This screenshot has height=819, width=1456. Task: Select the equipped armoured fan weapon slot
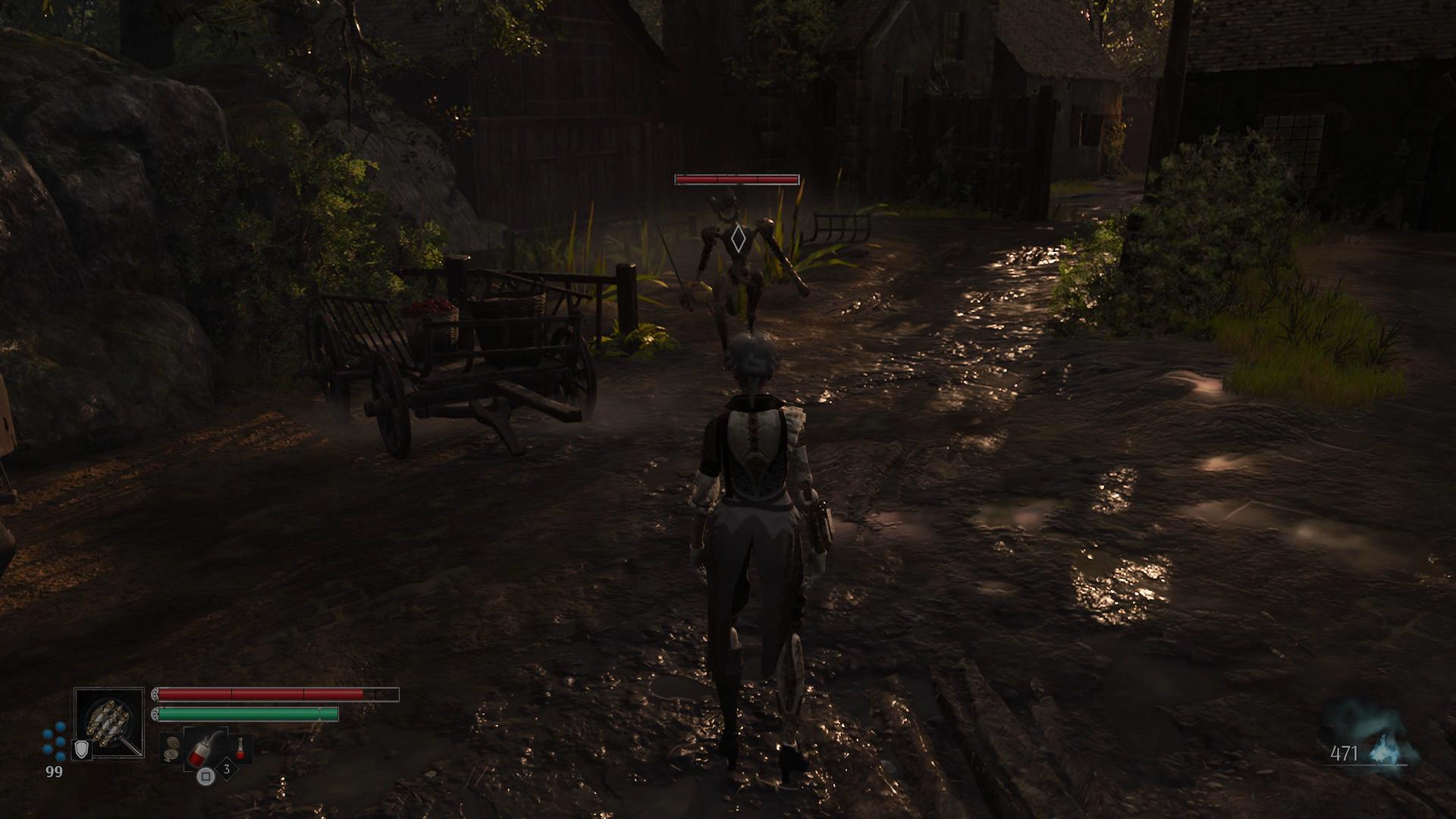pos(109,722)
